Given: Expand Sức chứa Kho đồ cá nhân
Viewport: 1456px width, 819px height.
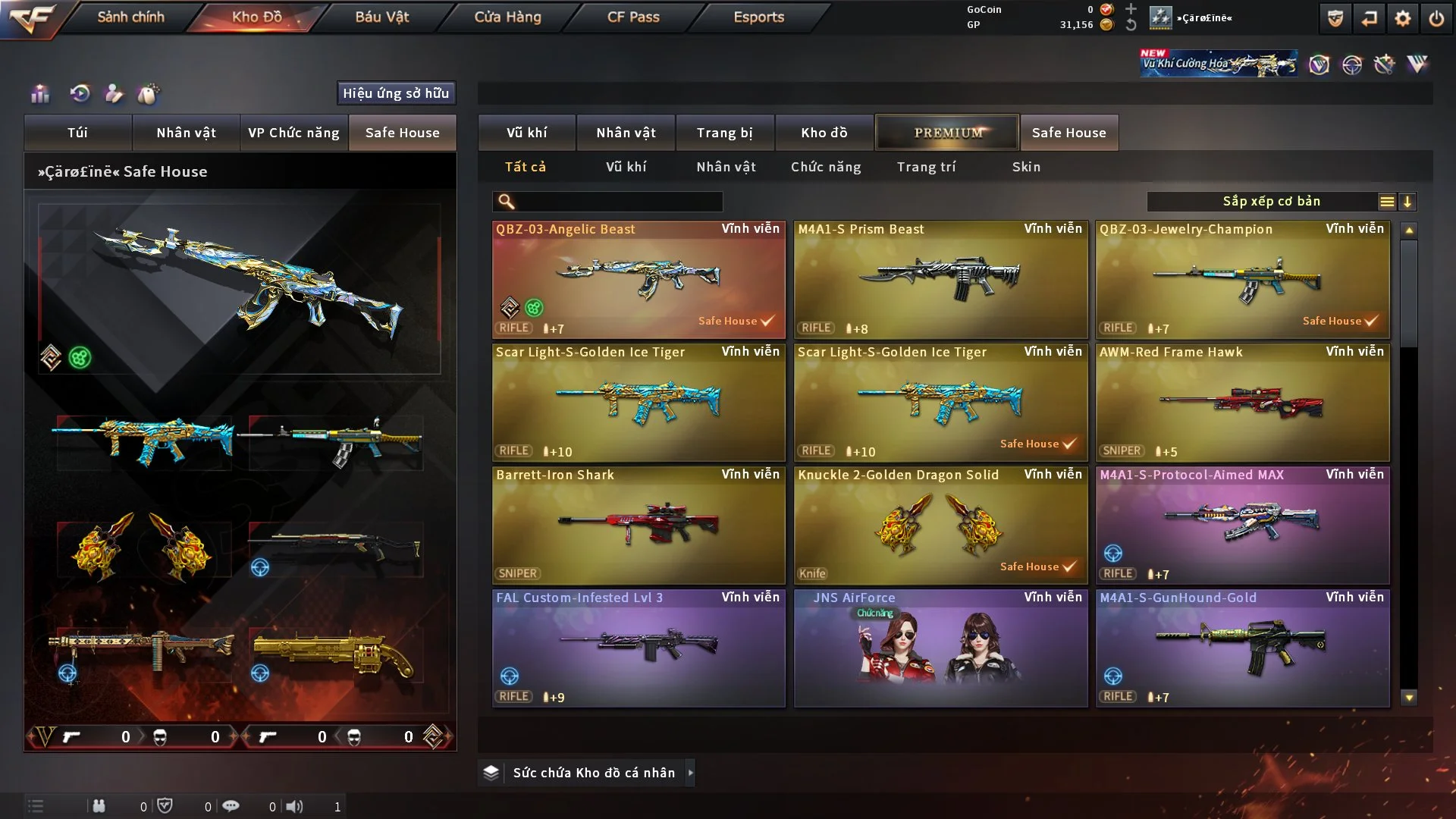Looking at the screenshot, I should [x=690, y=773].
